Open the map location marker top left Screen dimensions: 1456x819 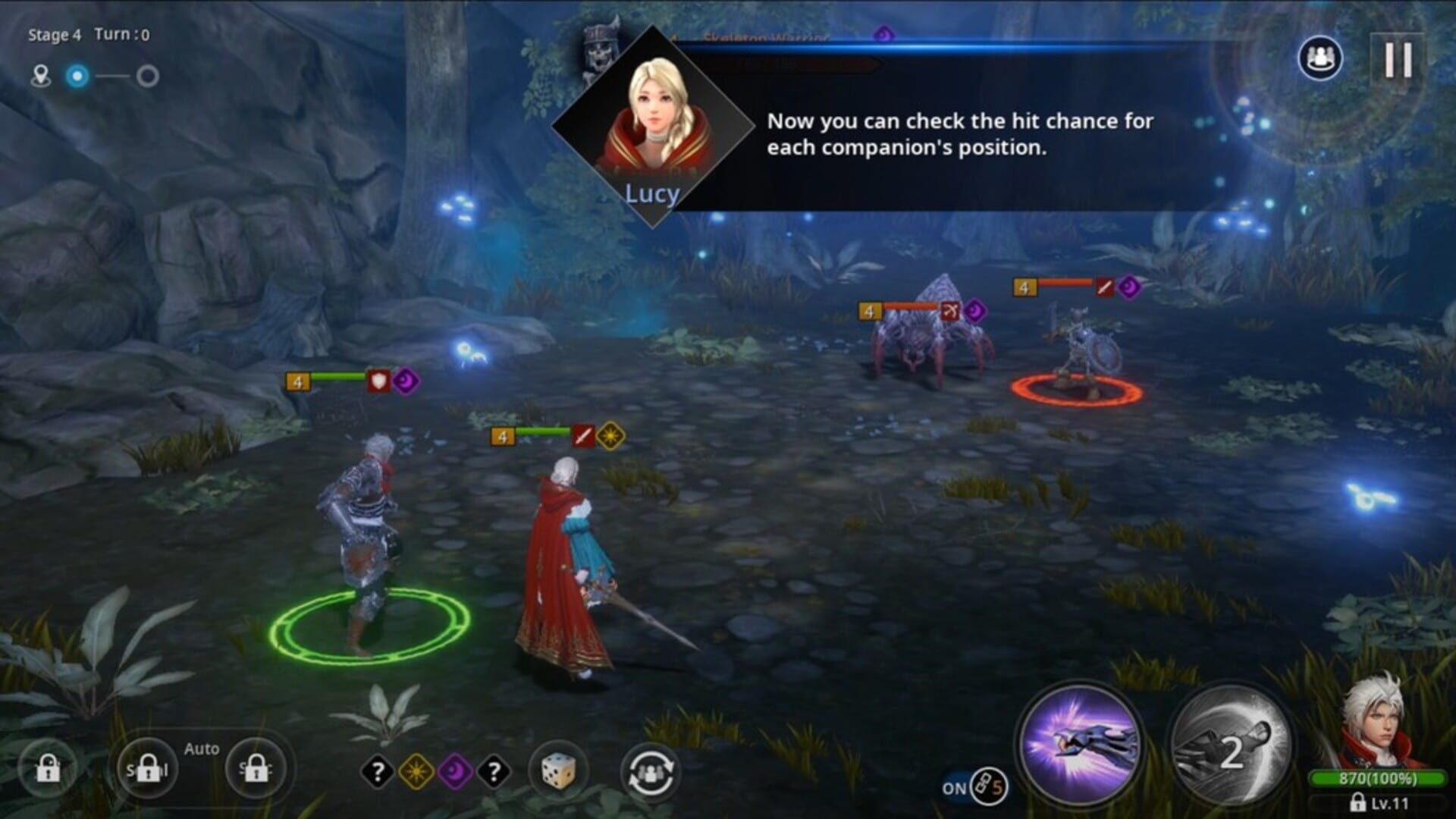42,74
